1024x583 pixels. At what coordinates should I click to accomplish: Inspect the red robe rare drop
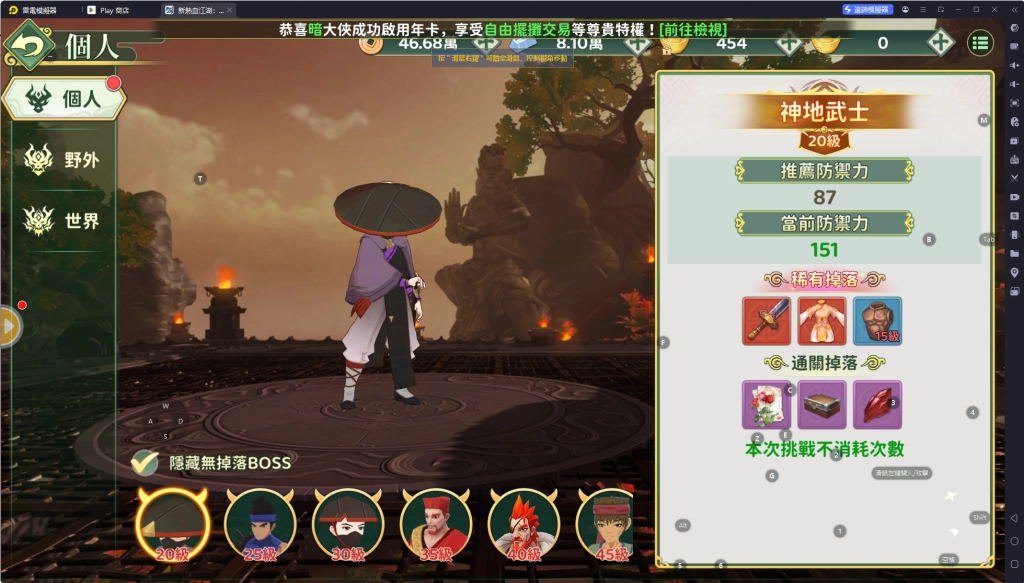pyautogui.click(x=822, y=321)
